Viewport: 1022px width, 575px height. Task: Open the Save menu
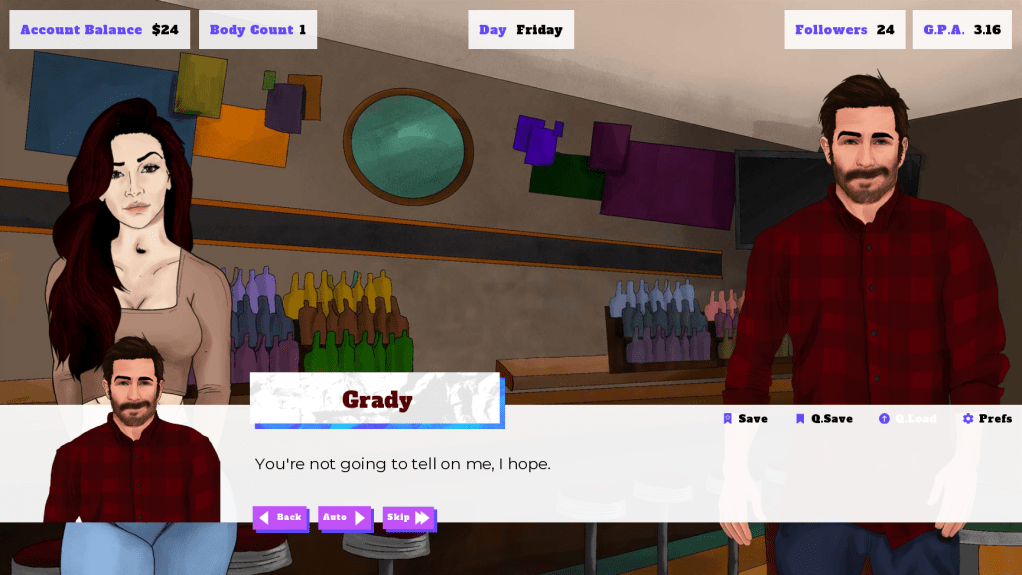746,419
